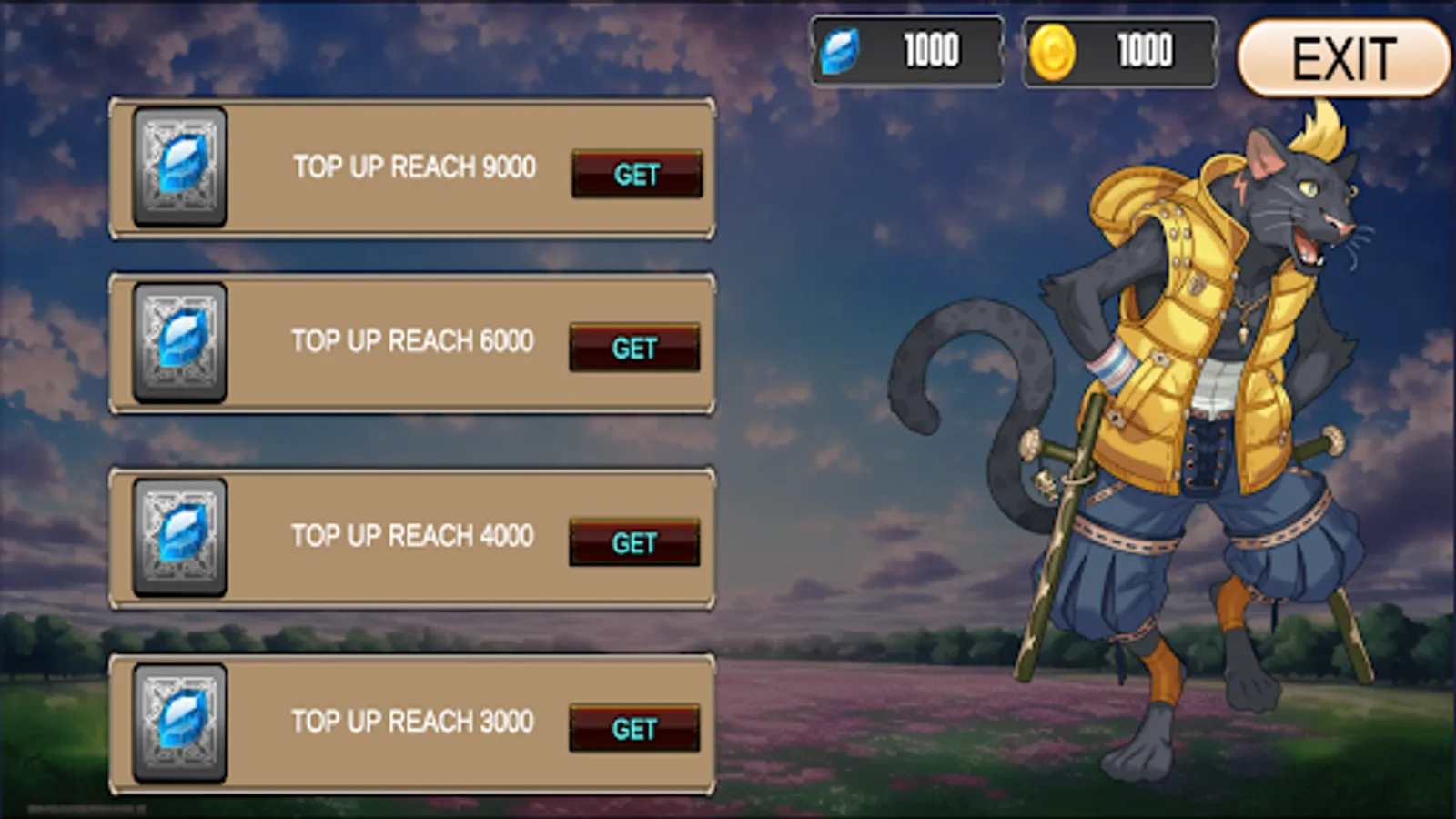The width and height of the screenshot is (1456, 819).
Task: Select the gem card icon for TOP UP REACH 6000
Action: [x=179, y=342]
